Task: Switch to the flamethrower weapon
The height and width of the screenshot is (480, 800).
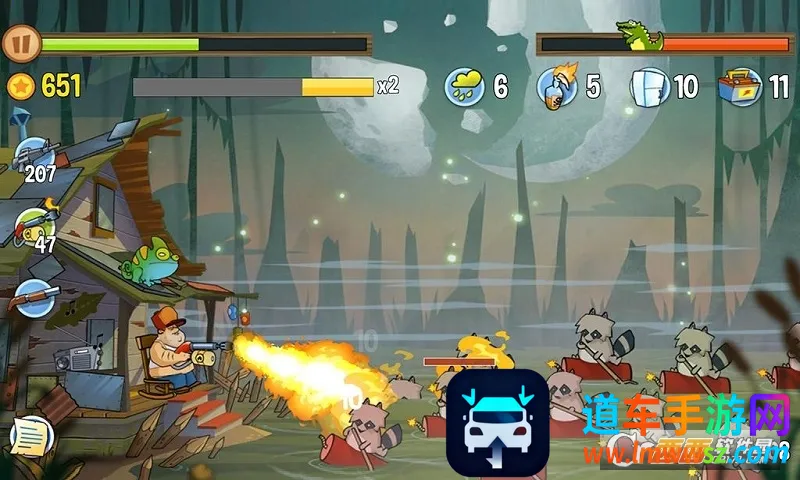Action: pyautogui.click(x=36, y=224)
